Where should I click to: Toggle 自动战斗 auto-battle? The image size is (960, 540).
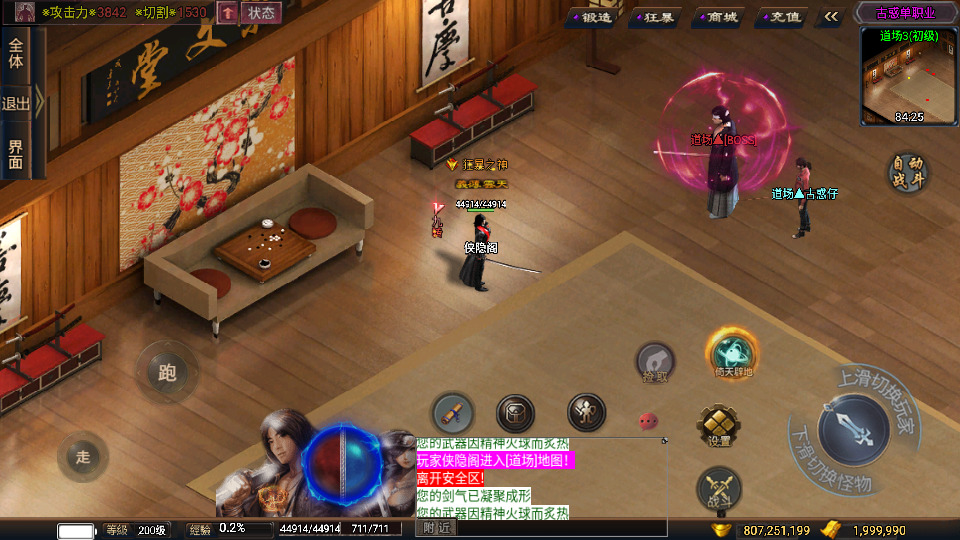pyautogui.click(x=908, y=172)
